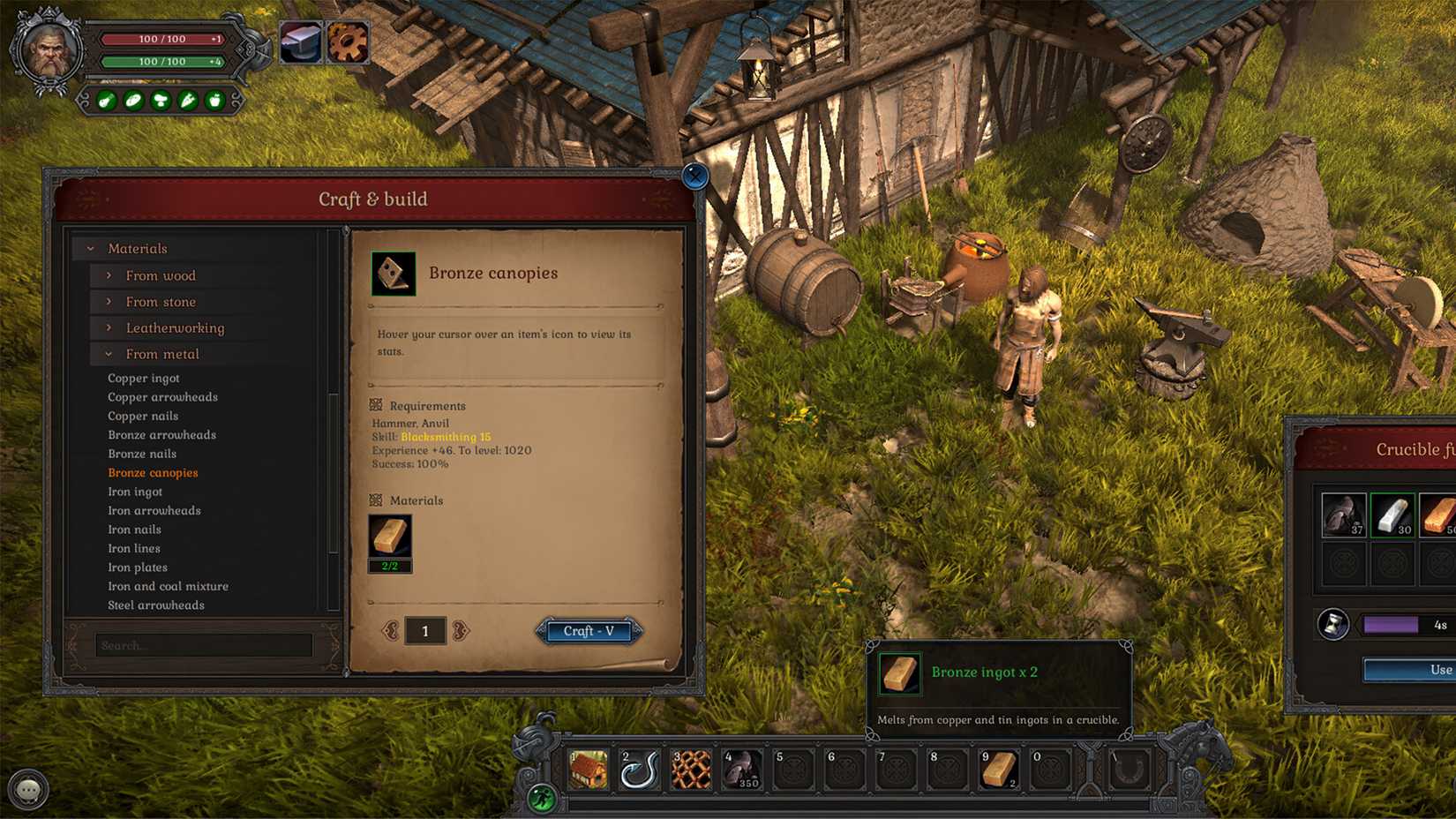Select the coal item in hotbar slot 4
Screen dimensions: 1456x819
[742, 770]
